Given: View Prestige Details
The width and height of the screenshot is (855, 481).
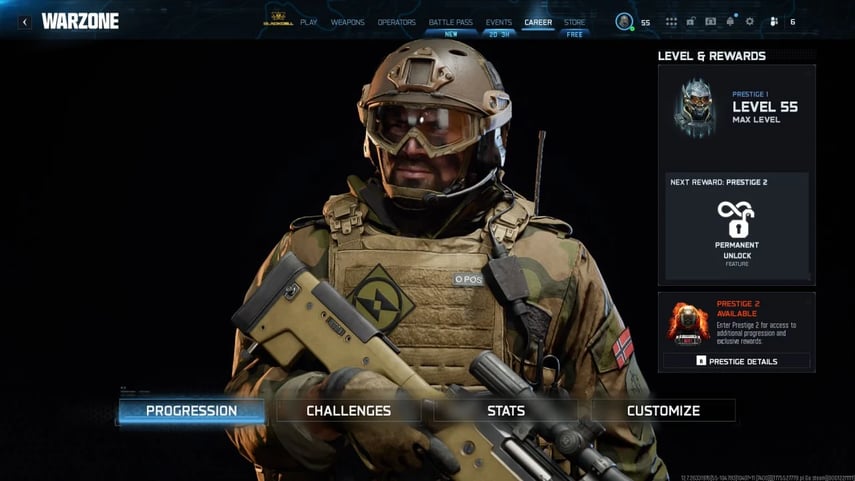Looking at the screenshot, I should [x=737, y=361].
